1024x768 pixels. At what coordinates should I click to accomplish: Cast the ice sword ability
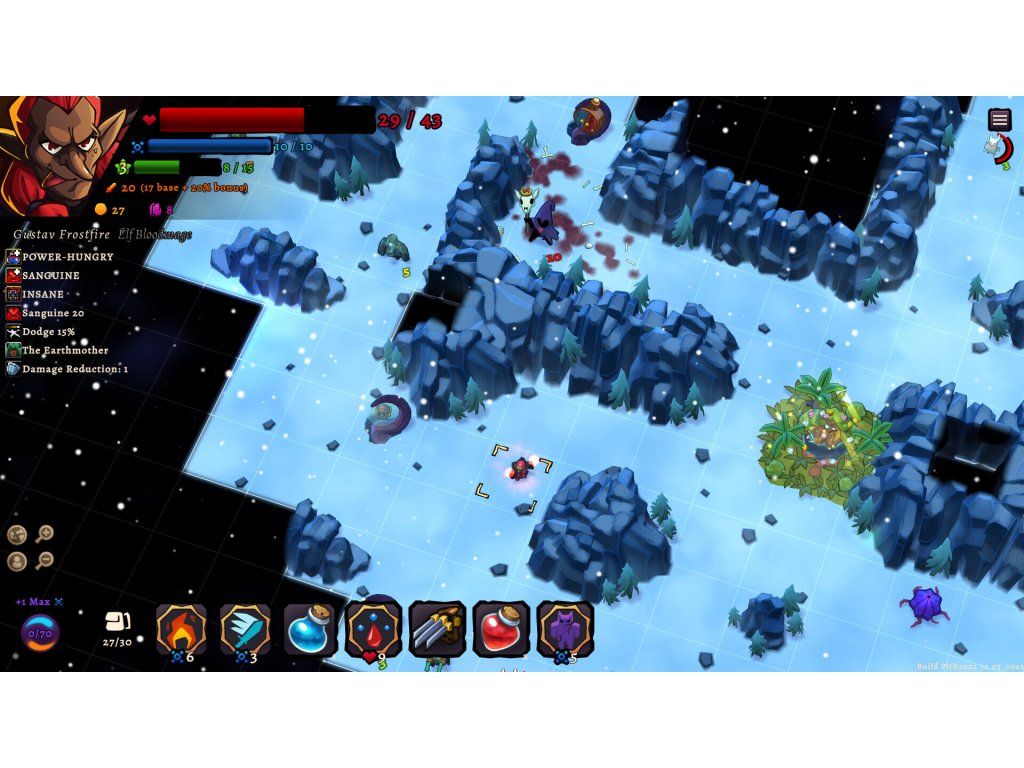pos(245,629)
